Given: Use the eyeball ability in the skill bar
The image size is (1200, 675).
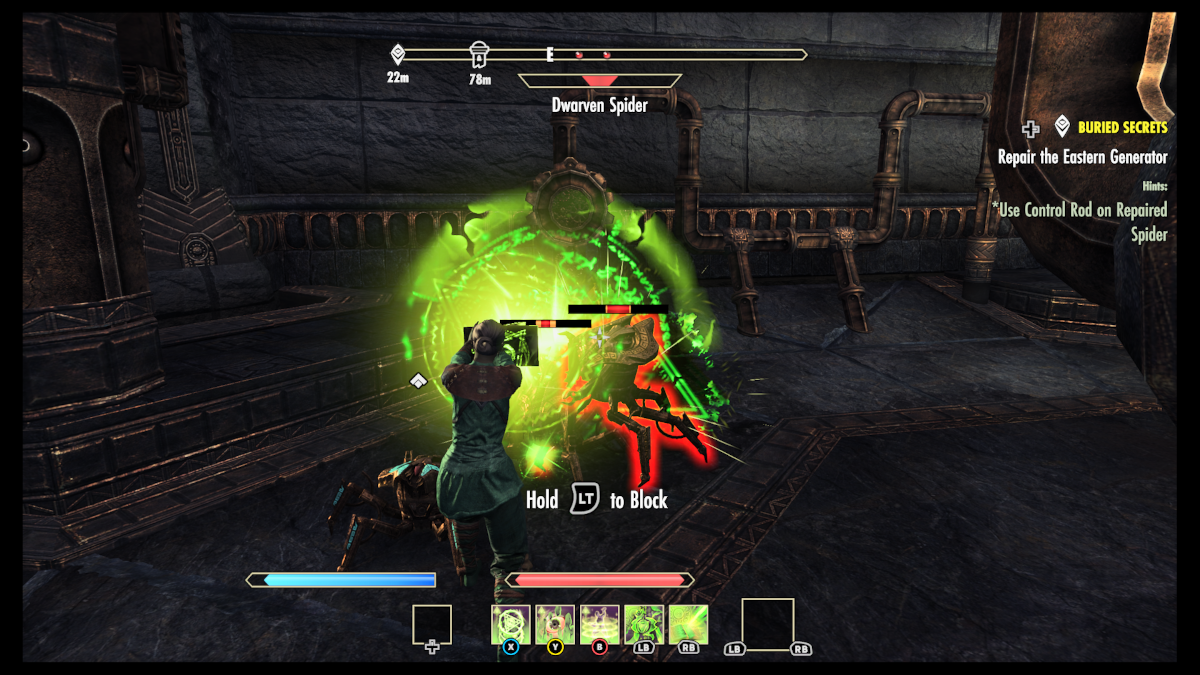Looking at the screenshot, I should [x=555, y=624].
